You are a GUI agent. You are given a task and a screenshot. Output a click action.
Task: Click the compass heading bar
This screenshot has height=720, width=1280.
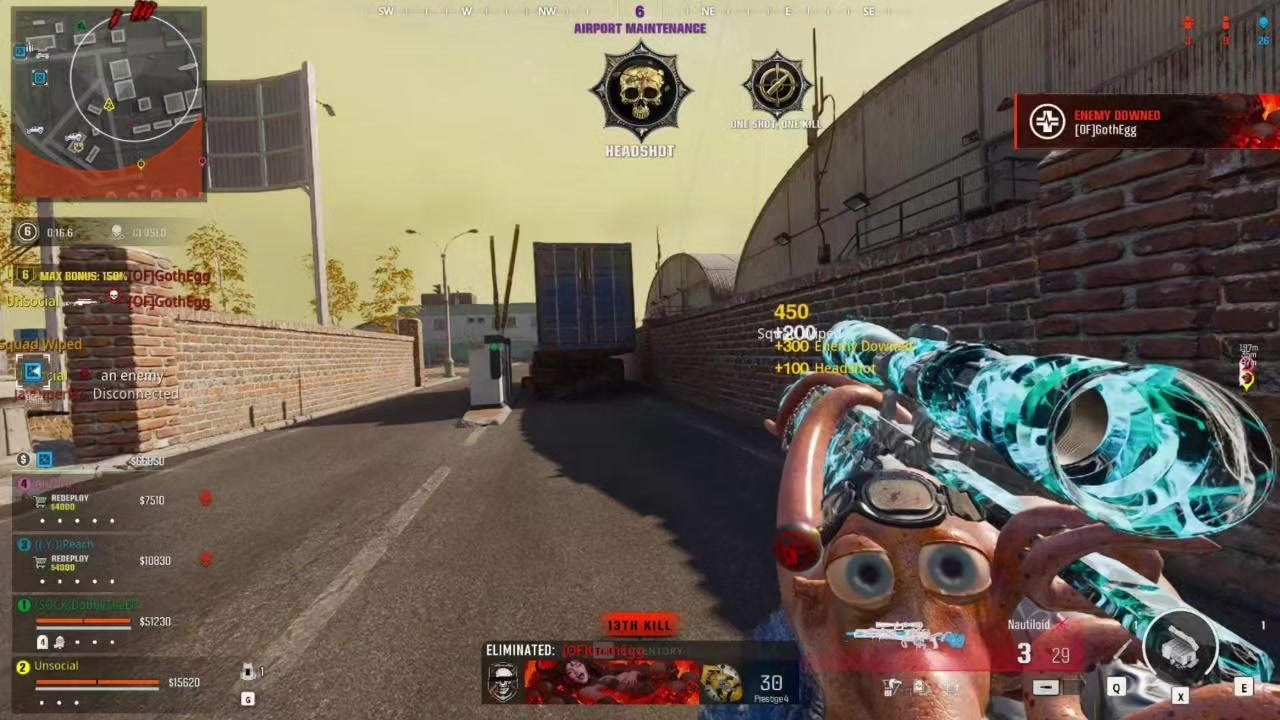pos(640,12)
